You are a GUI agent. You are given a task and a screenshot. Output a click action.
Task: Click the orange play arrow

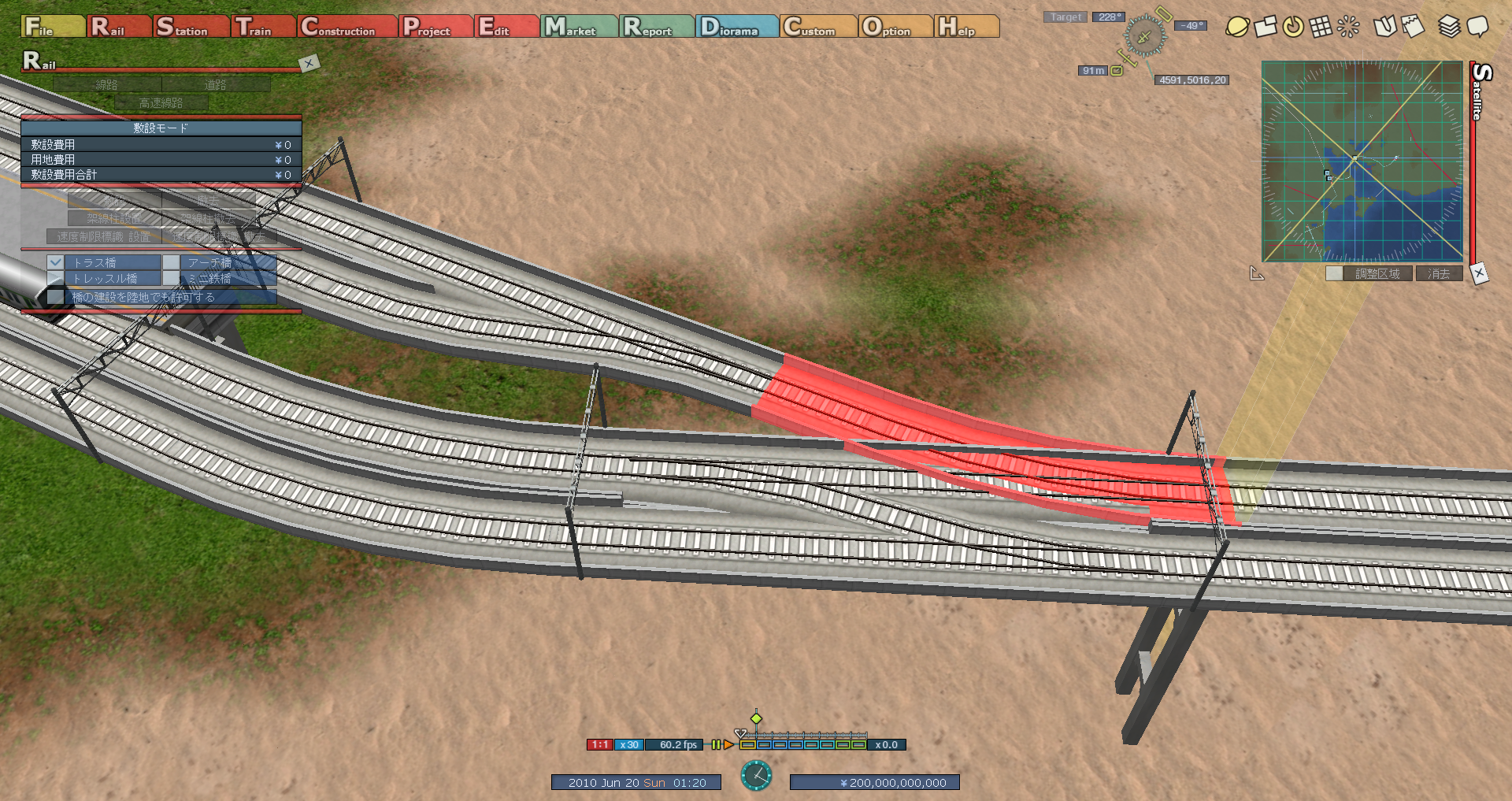tap(728, 744)
